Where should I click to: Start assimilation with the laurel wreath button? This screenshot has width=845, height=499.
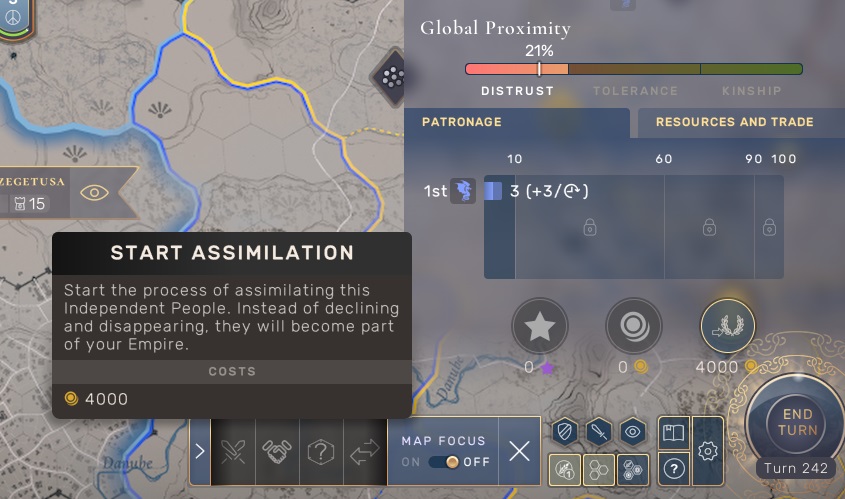728,327
